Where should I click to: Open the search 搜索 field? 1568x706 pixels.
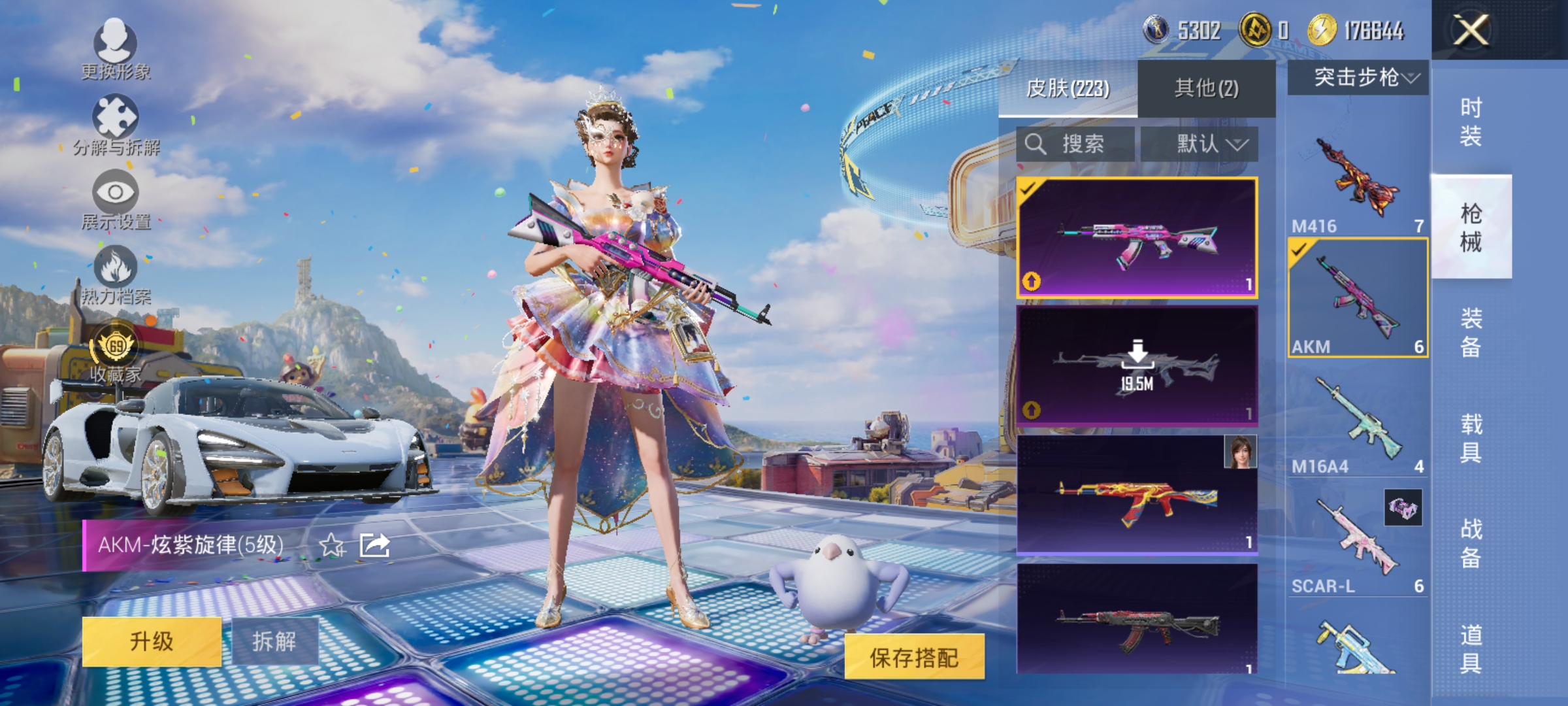[x=1078, y=144]
